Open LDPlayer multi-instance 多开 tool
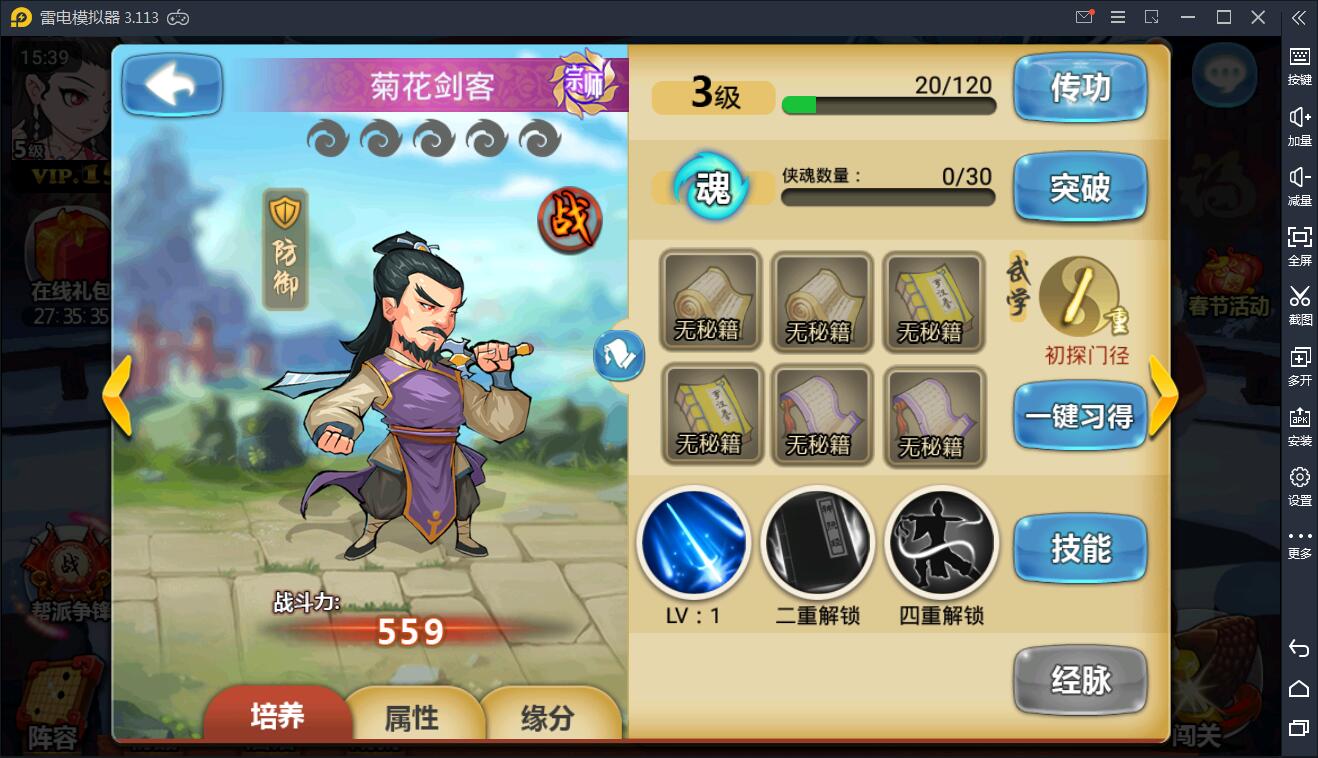 [x=1299, y=366]
